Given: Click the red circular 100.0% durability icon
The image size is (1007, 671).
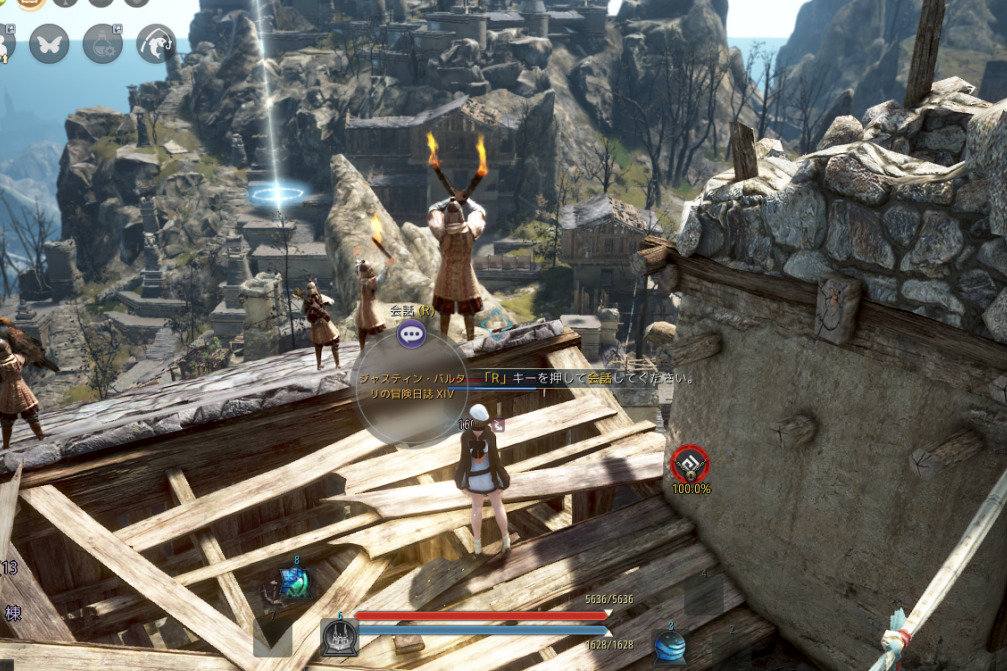Looking at the screenshot, I should coord(689,462).
